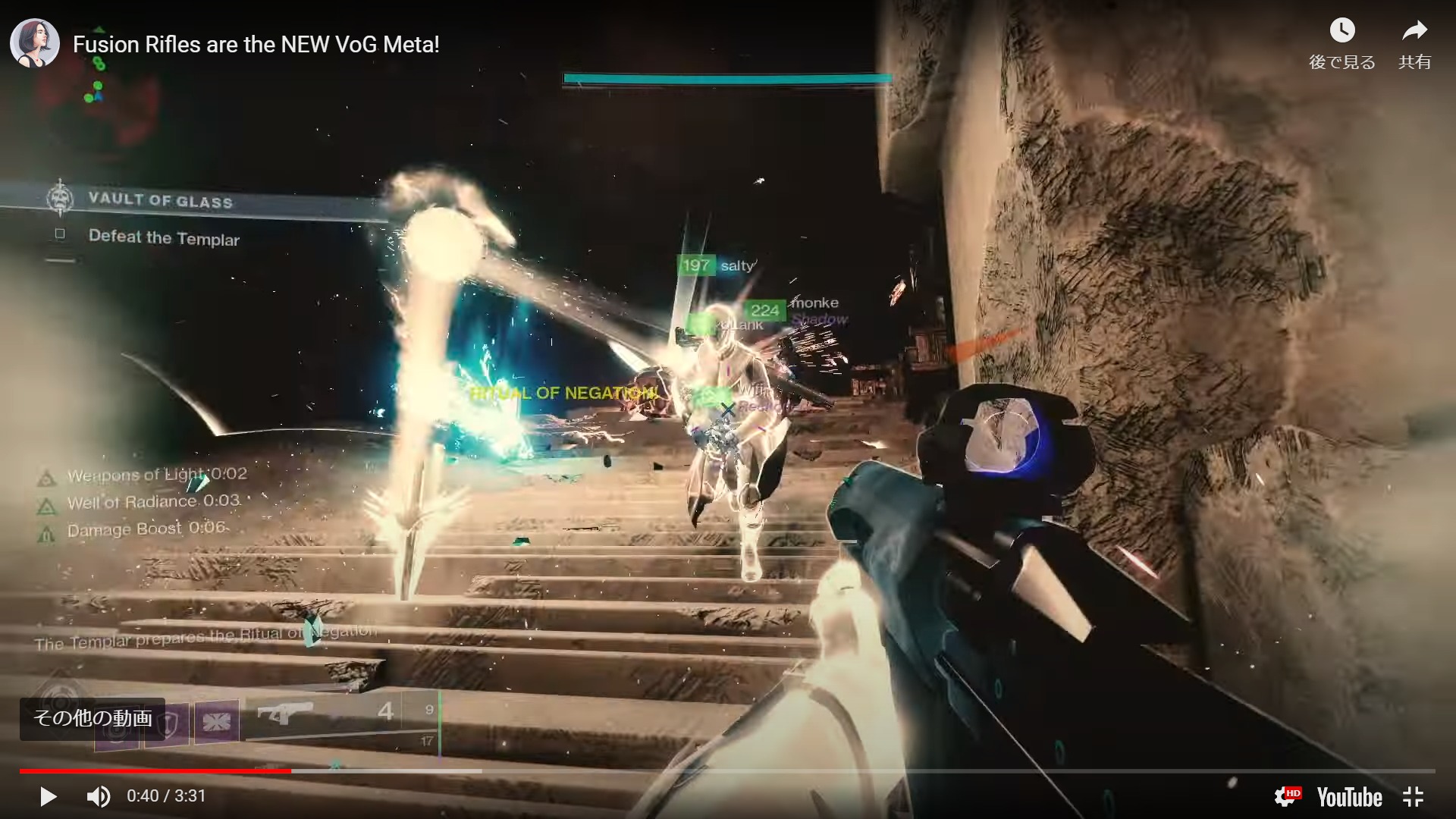Click the channel avatar thumbnail
1456x819 pixels.
[x=34, y=43]
